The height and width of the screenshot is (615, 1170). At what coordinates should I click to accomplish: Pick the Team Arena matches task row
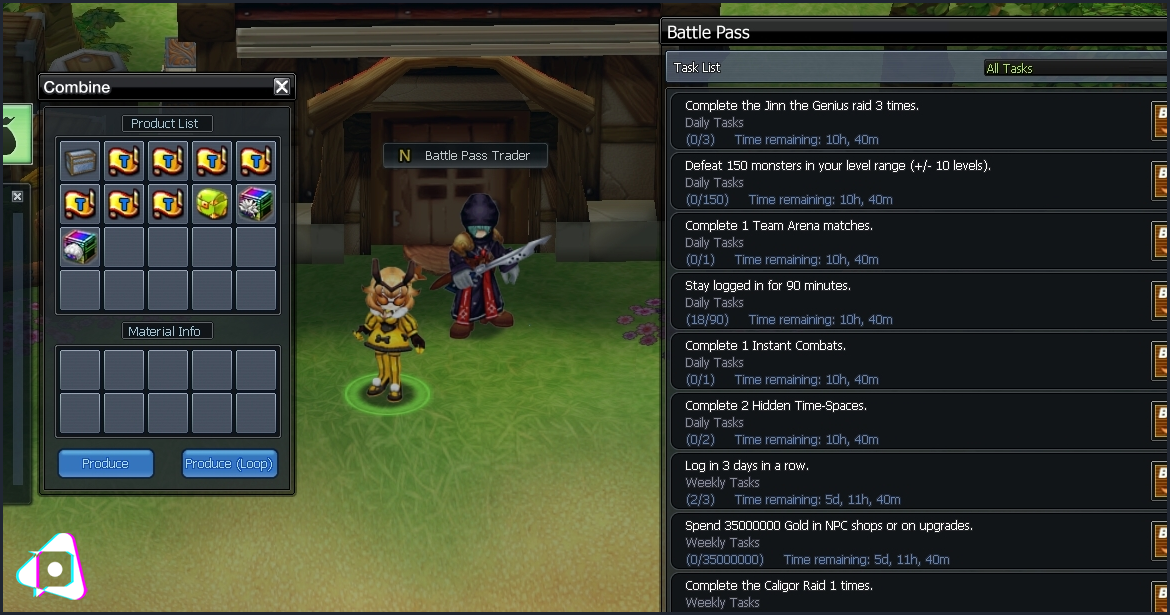point(910,242)
